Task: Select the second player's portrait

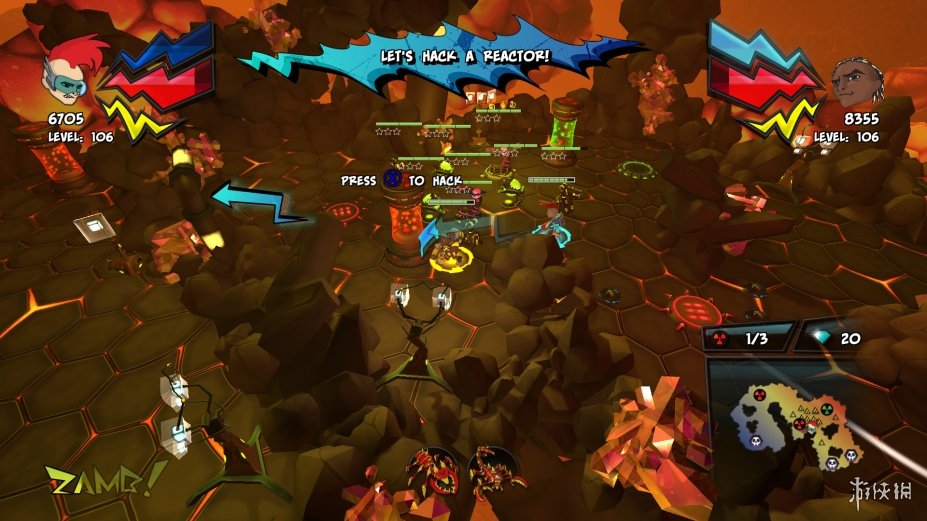Action: [x=858, y=82]
